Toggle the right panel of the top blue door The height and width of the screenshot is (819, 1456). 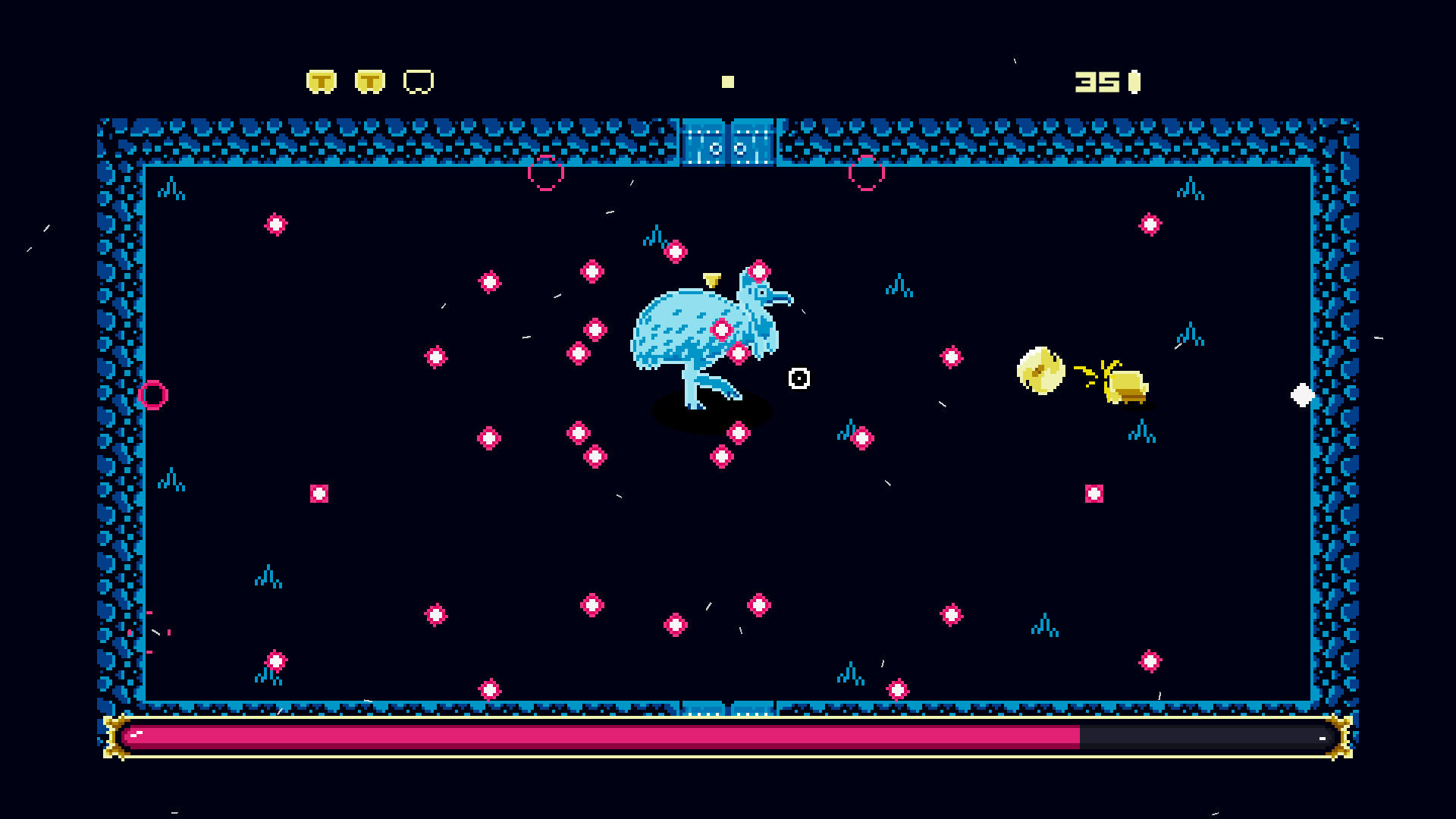click(x=753, y=141)
